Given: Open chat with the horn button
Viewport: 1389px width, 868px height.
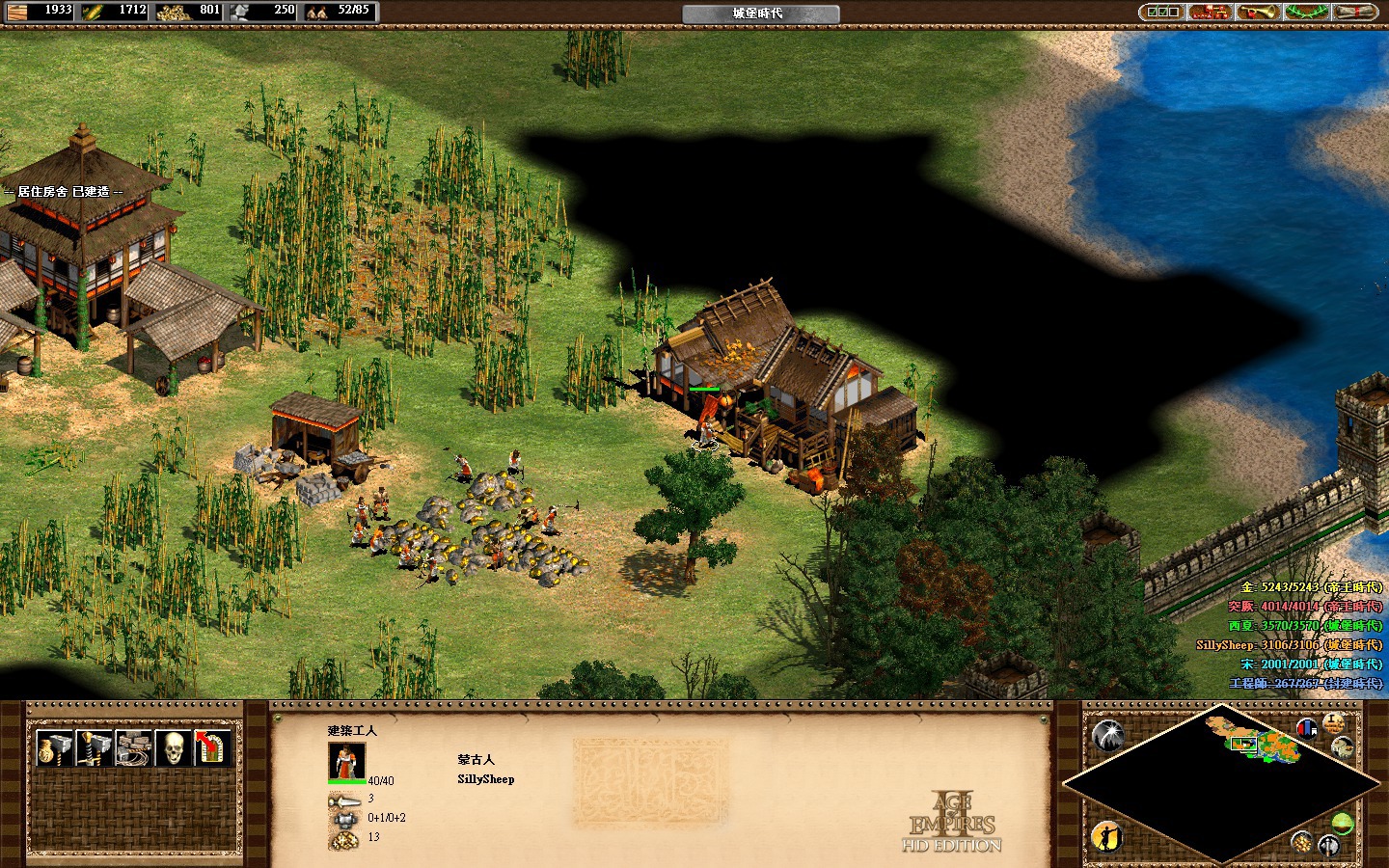Looking at the screenshot, I should [1259, 12].
